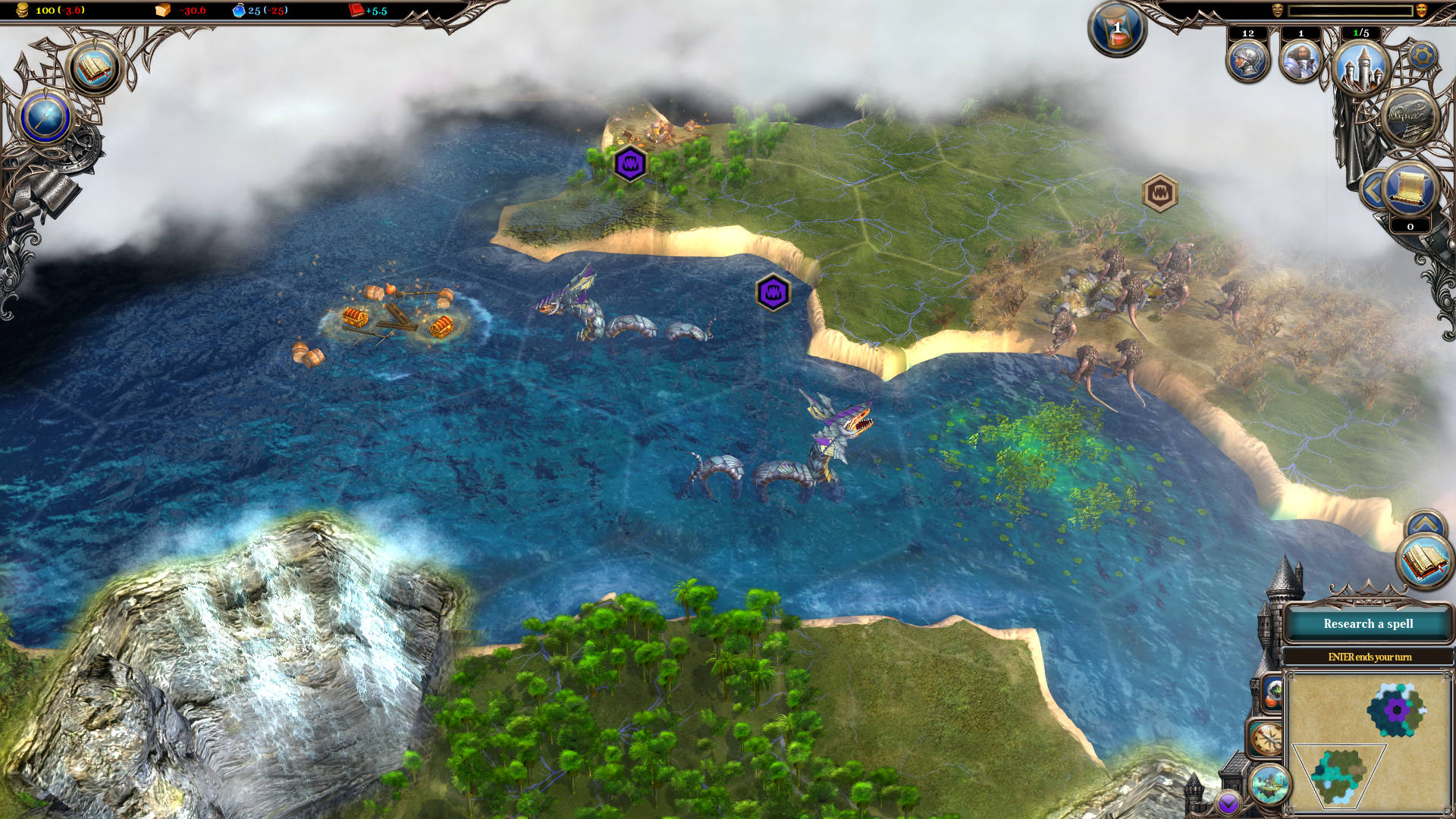This screenshot has width=1456, height=819.
Task: Select the brown monster lair hex marker
Action: point(1159,193)
